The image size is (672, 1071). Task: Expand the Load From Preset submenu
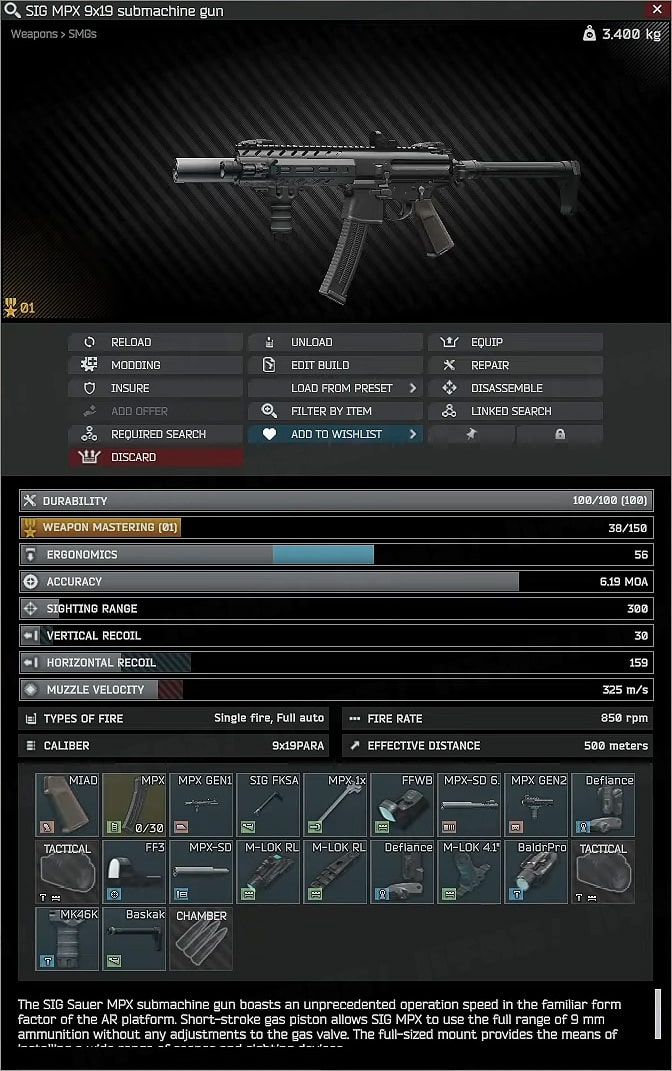coord(334,388)
